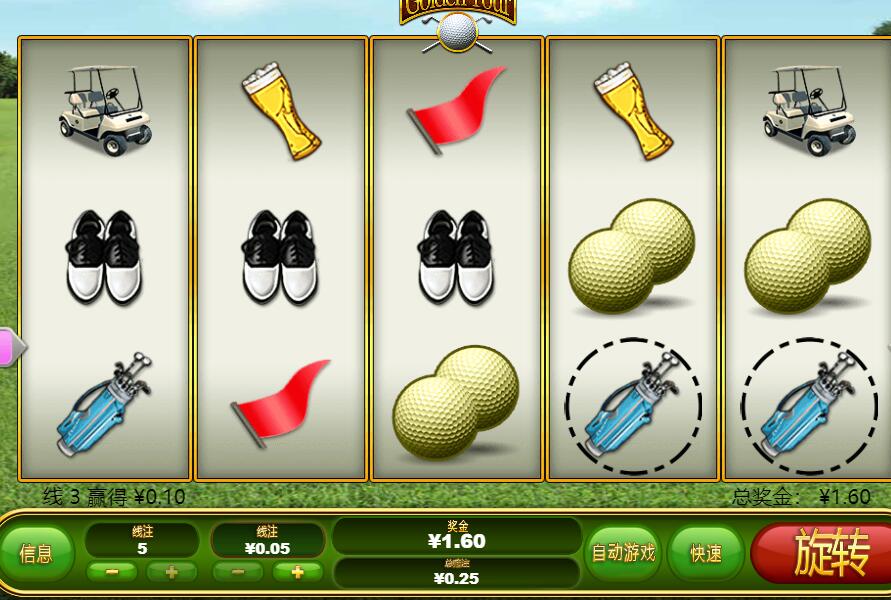This screenshot has height=600, width=891.
Task: Decrease the number of lines from 5
Action: (x=112, y=572)
